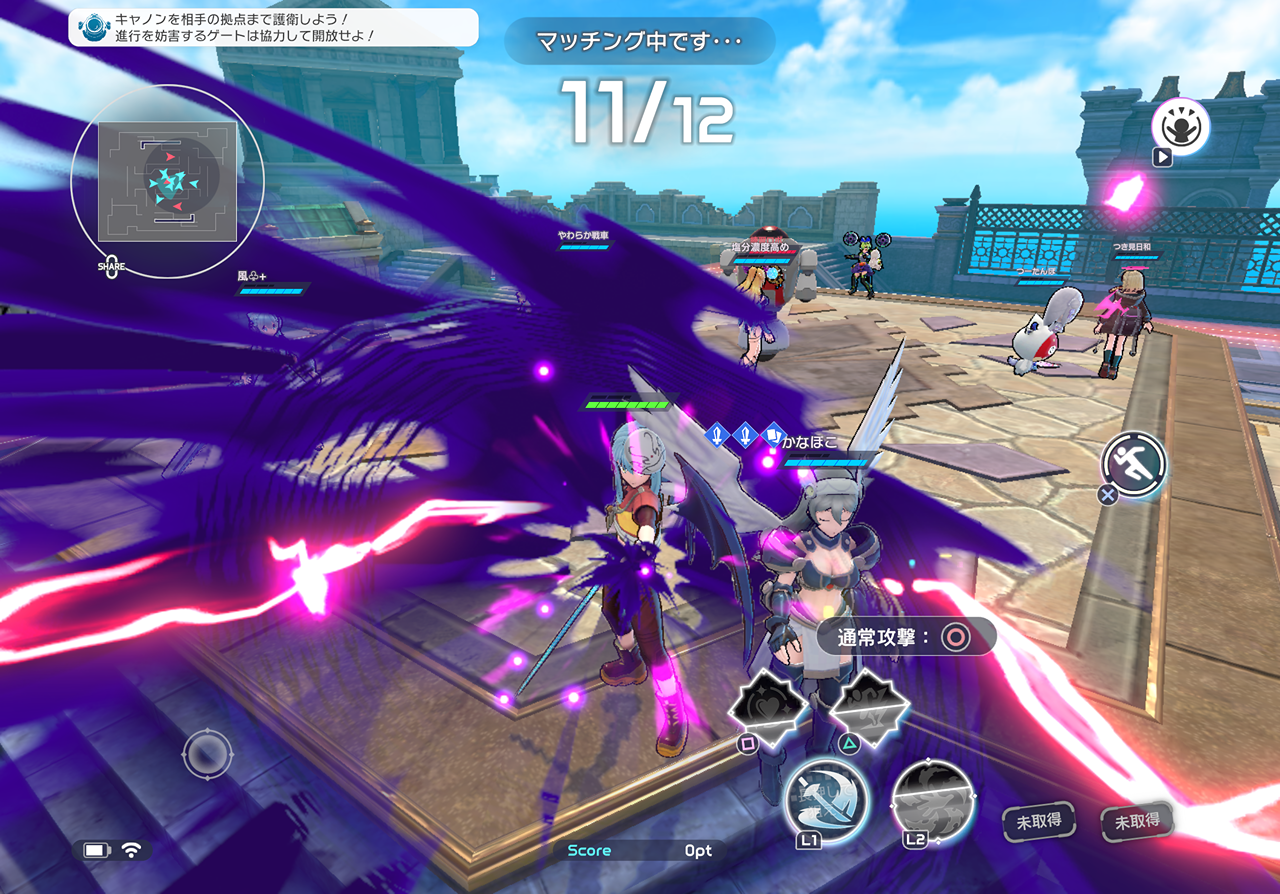Open the cannon escort objective banner

tap(273, 27)
